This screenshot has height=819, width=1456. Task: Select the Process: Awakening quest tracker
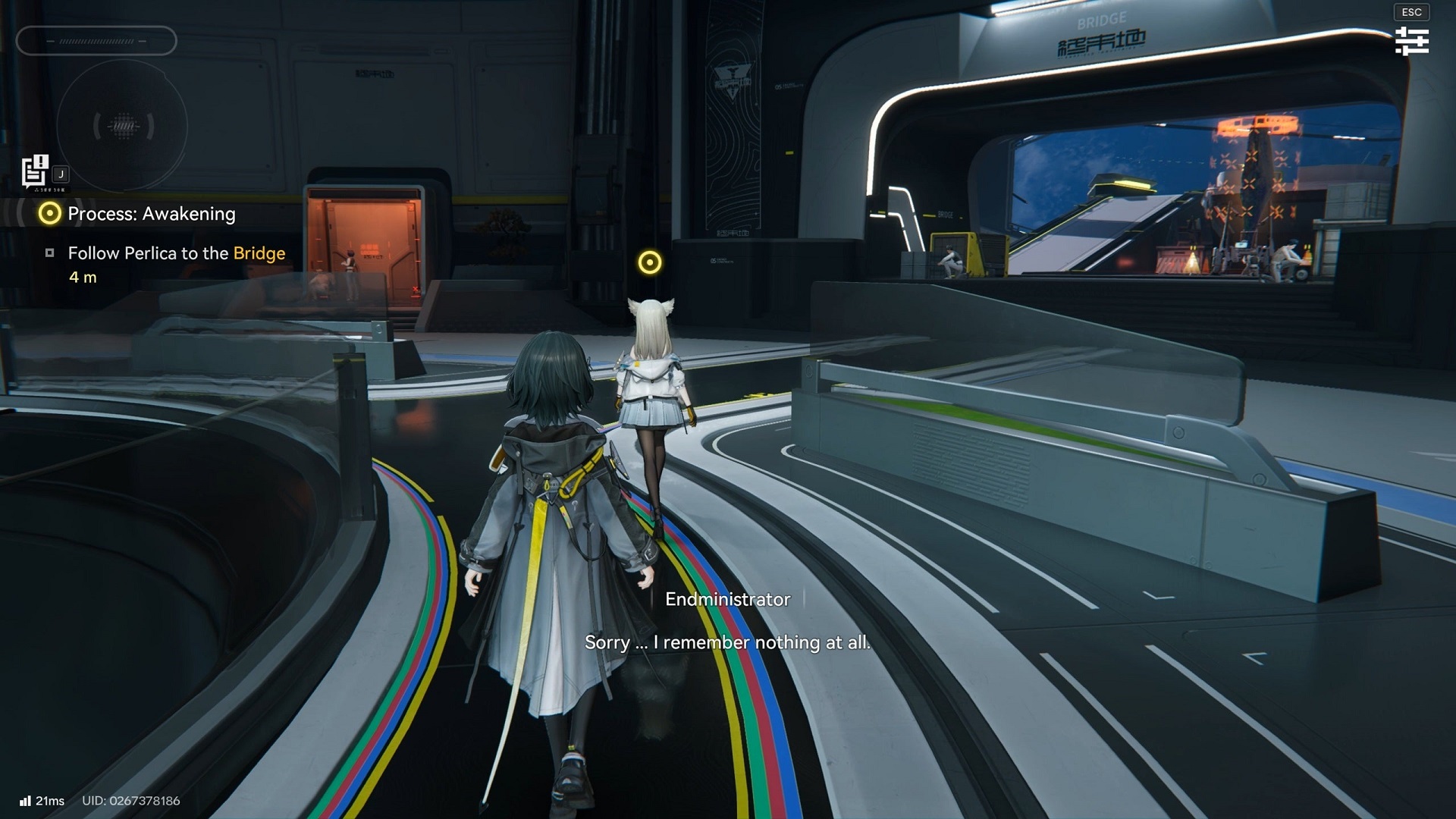click(x=151, y=214)
